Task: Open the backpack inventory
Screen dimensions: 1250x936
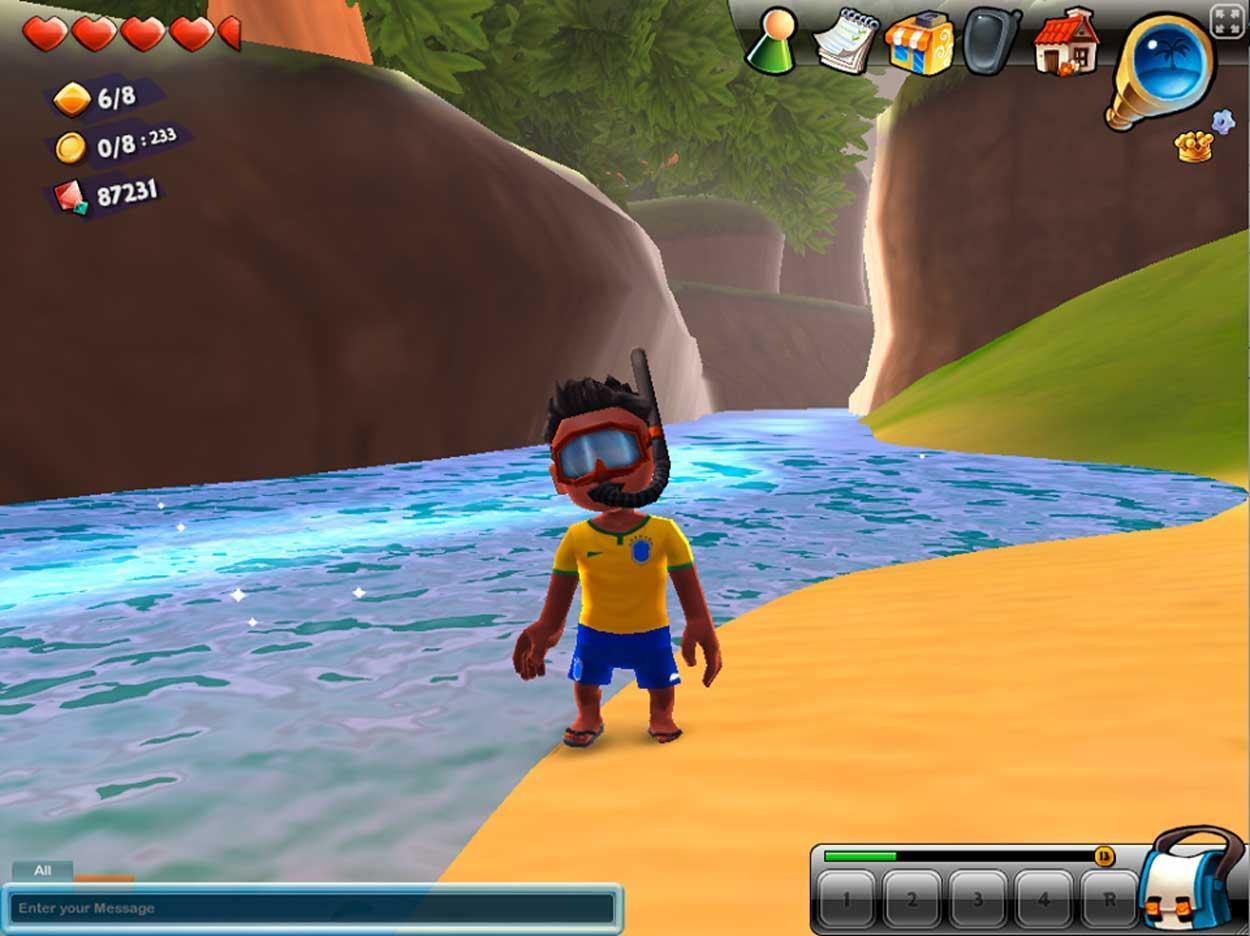Action: pyautogui.click(x=1190, y=879)
